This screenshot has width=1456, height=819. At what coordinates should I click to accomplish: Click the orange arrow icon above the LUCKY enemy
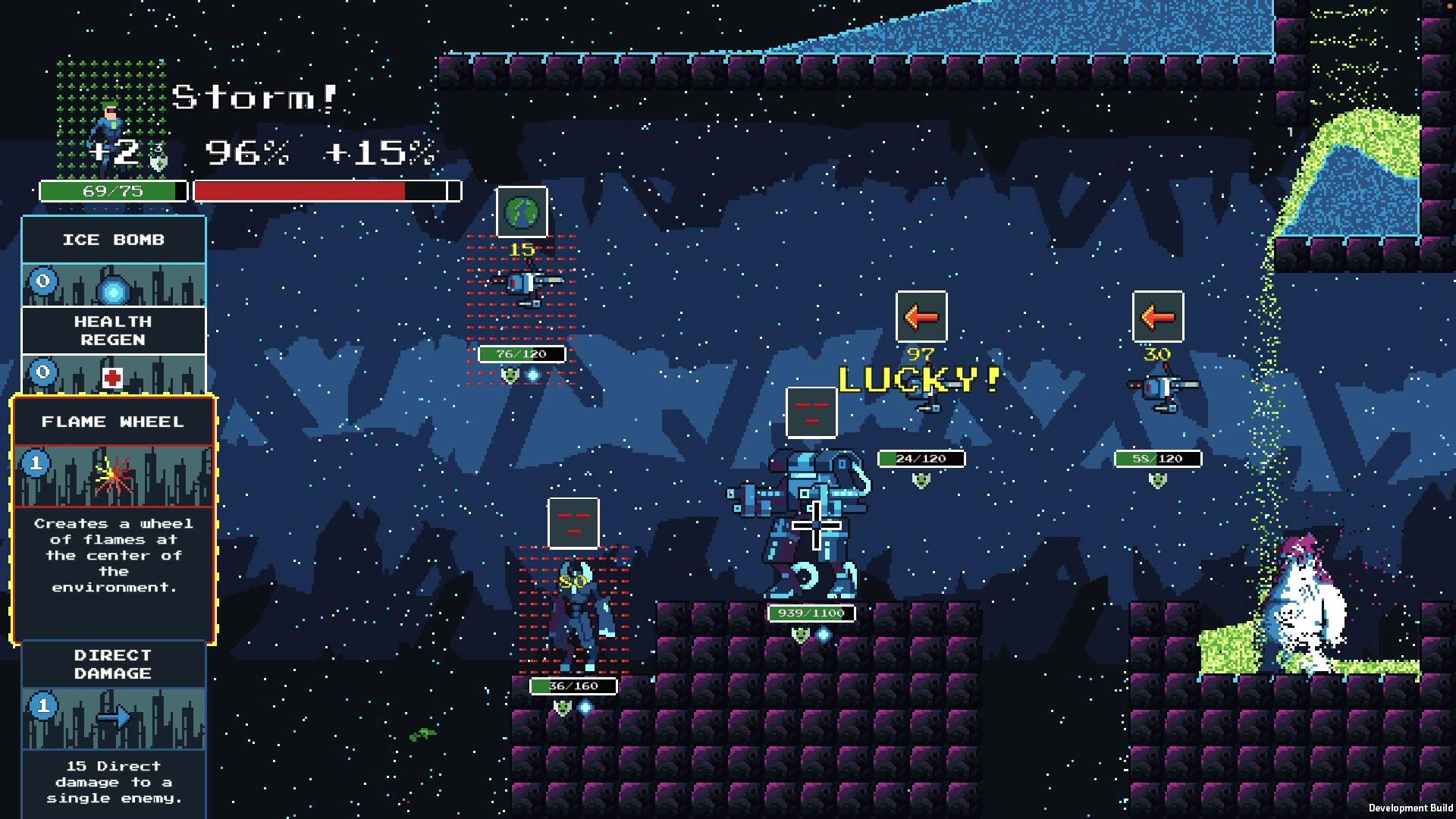pos(921,318)
